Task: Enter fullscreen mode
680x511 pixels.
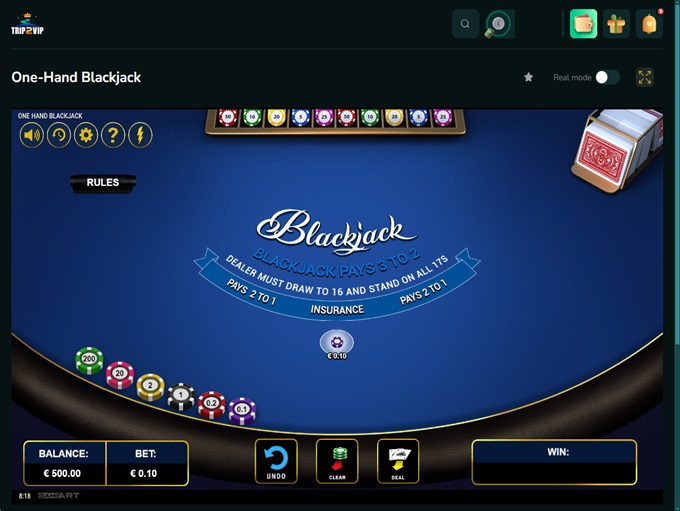Action: tap(645, 77)
